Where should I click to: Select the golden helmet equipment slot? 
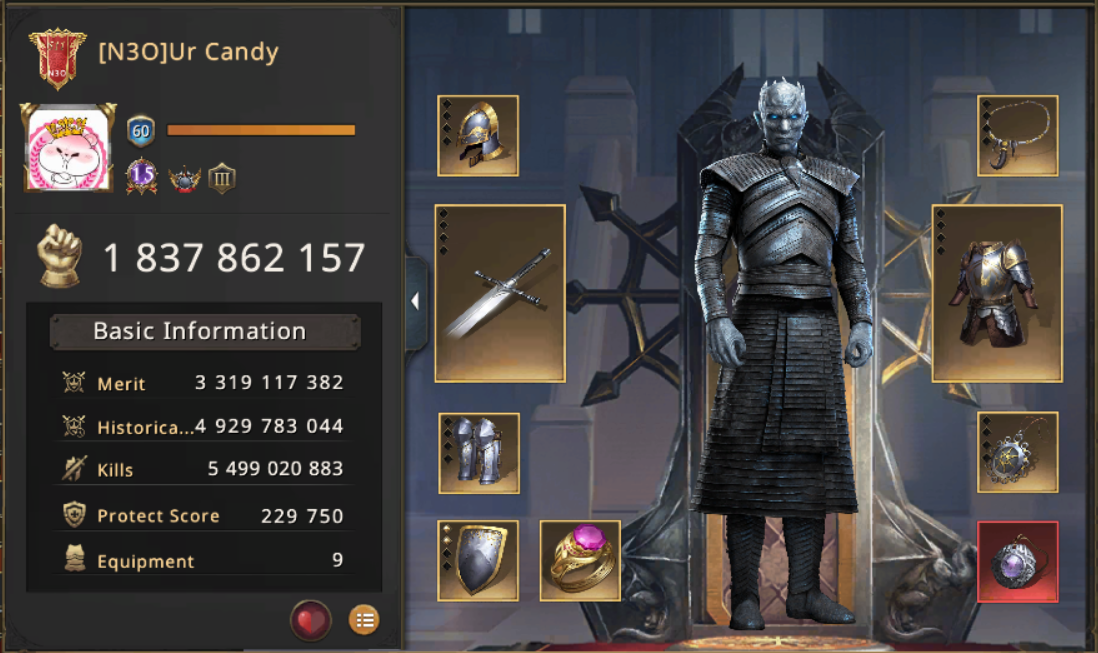[x=478, y=136]
